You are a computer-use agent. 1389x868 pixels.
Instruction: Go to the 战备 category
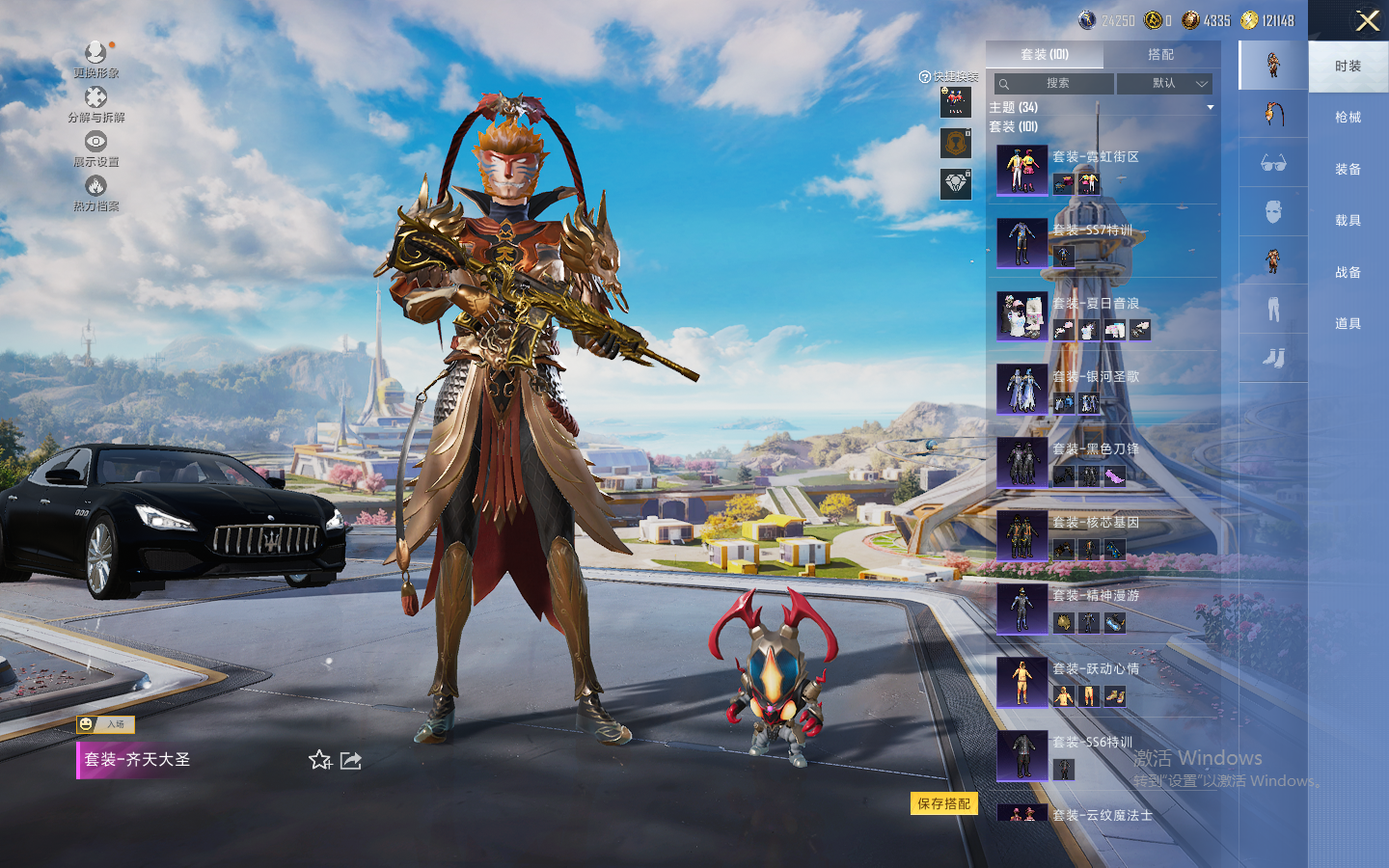[1348, 273]
